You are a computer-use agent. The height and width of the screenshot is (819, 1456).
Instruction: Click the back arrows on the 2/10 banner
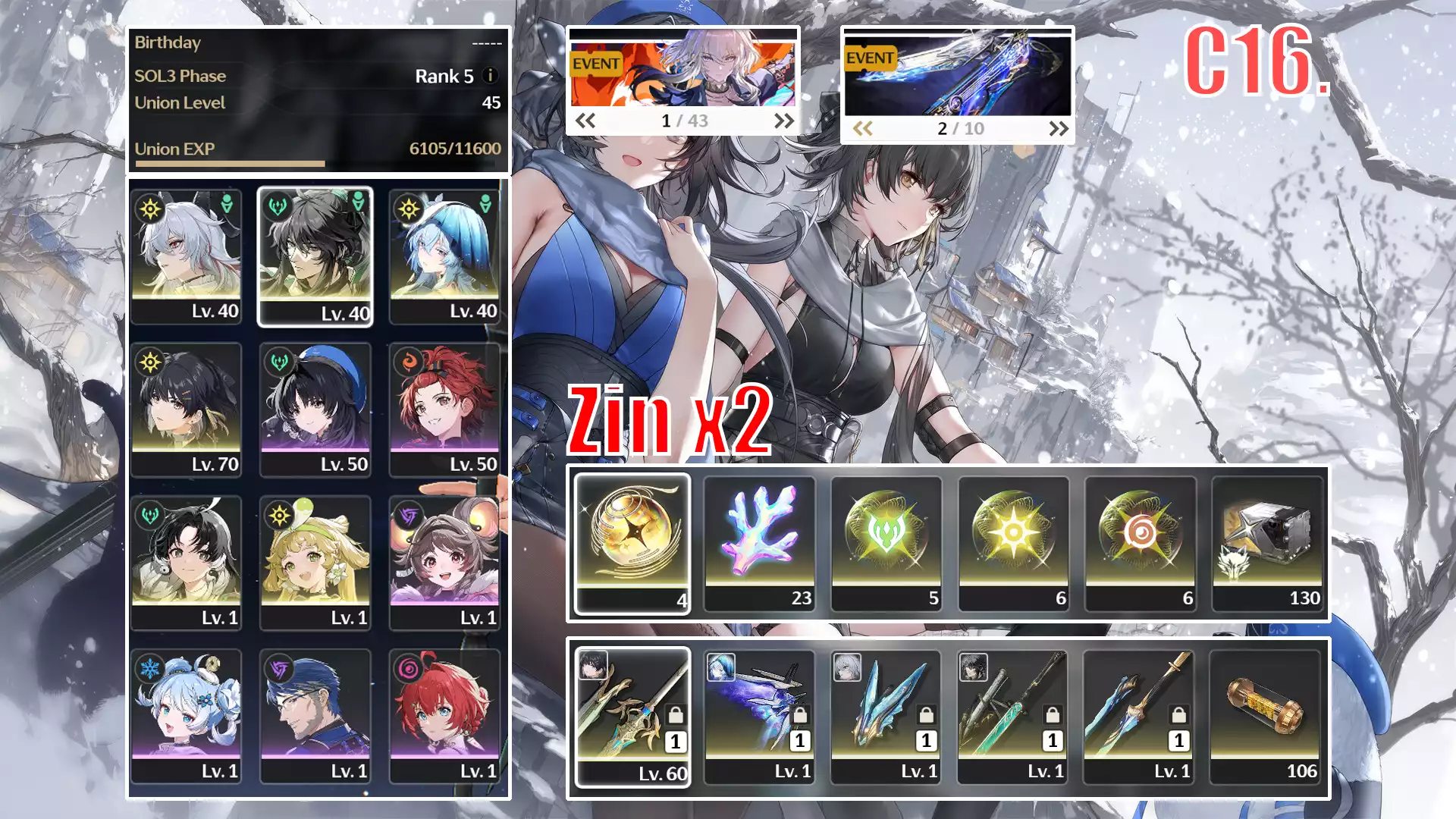pyautogui.click(x=862, y=129)
